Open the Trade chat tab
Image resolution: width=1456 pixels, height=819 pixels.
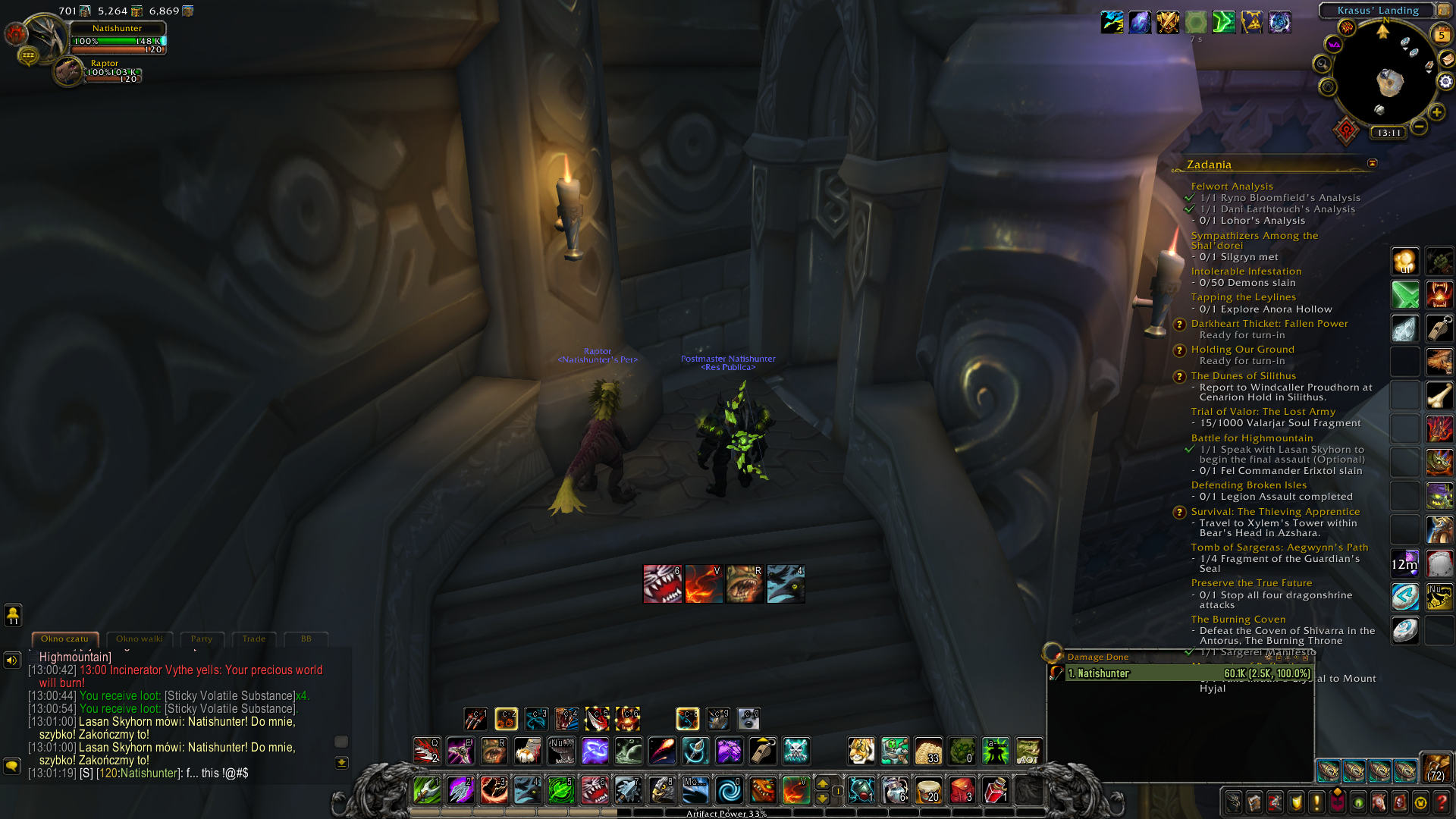coord(254,639)
